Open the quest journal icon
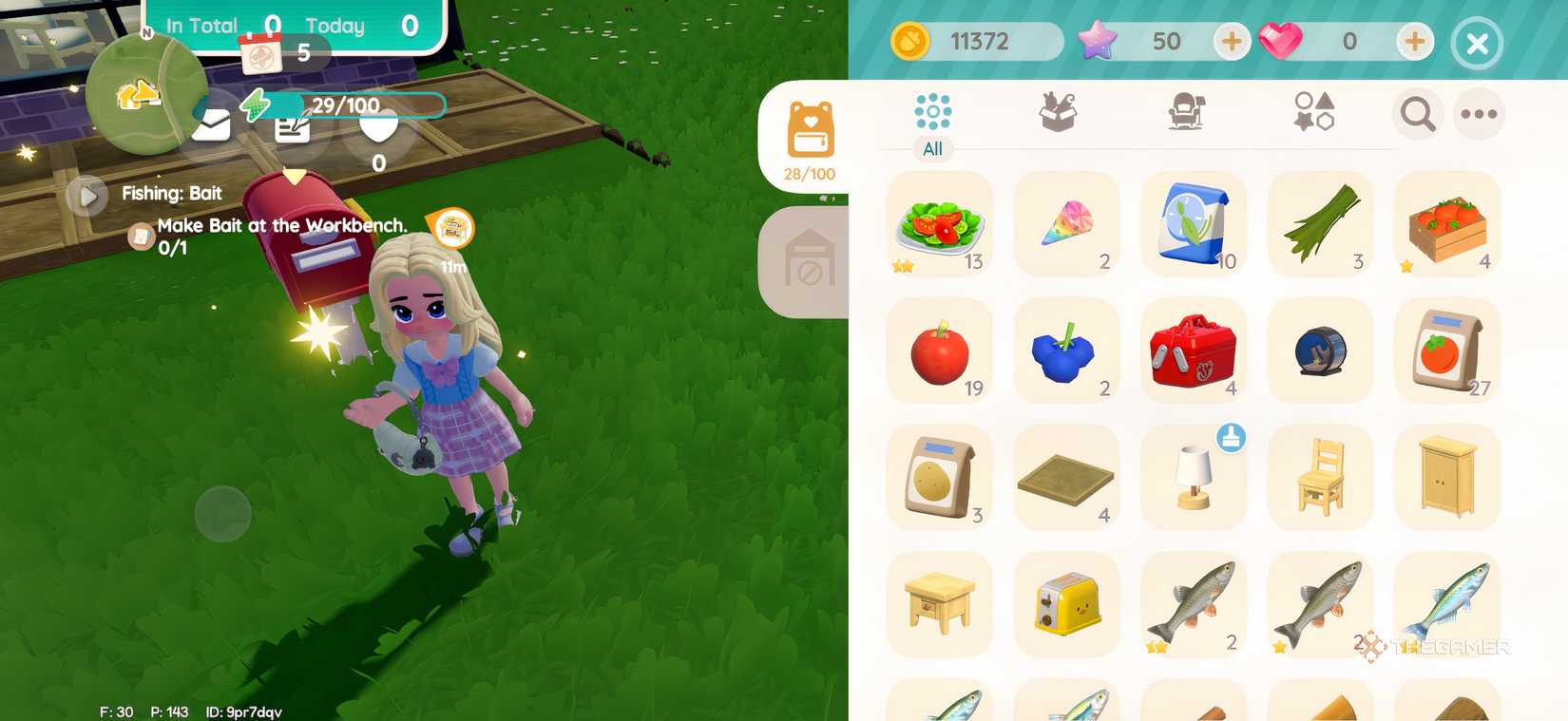The image size is (1568, 721). 292,131
